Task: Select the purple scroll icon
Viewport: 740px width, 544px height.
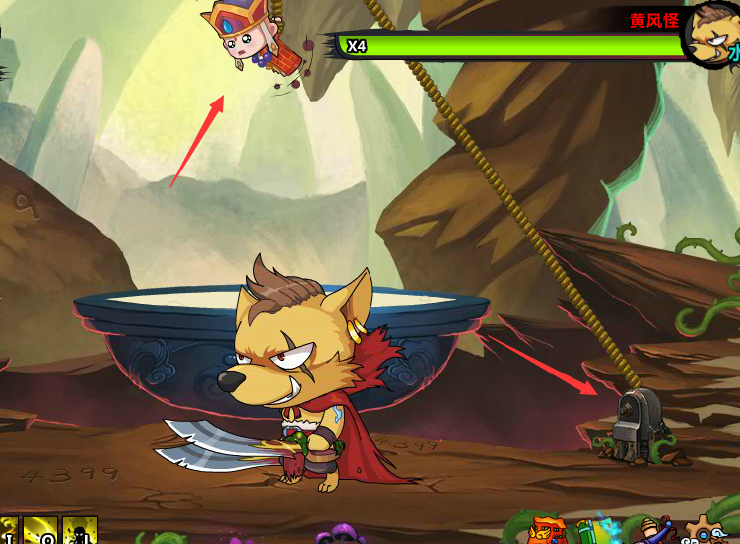Action: point(655,531)
